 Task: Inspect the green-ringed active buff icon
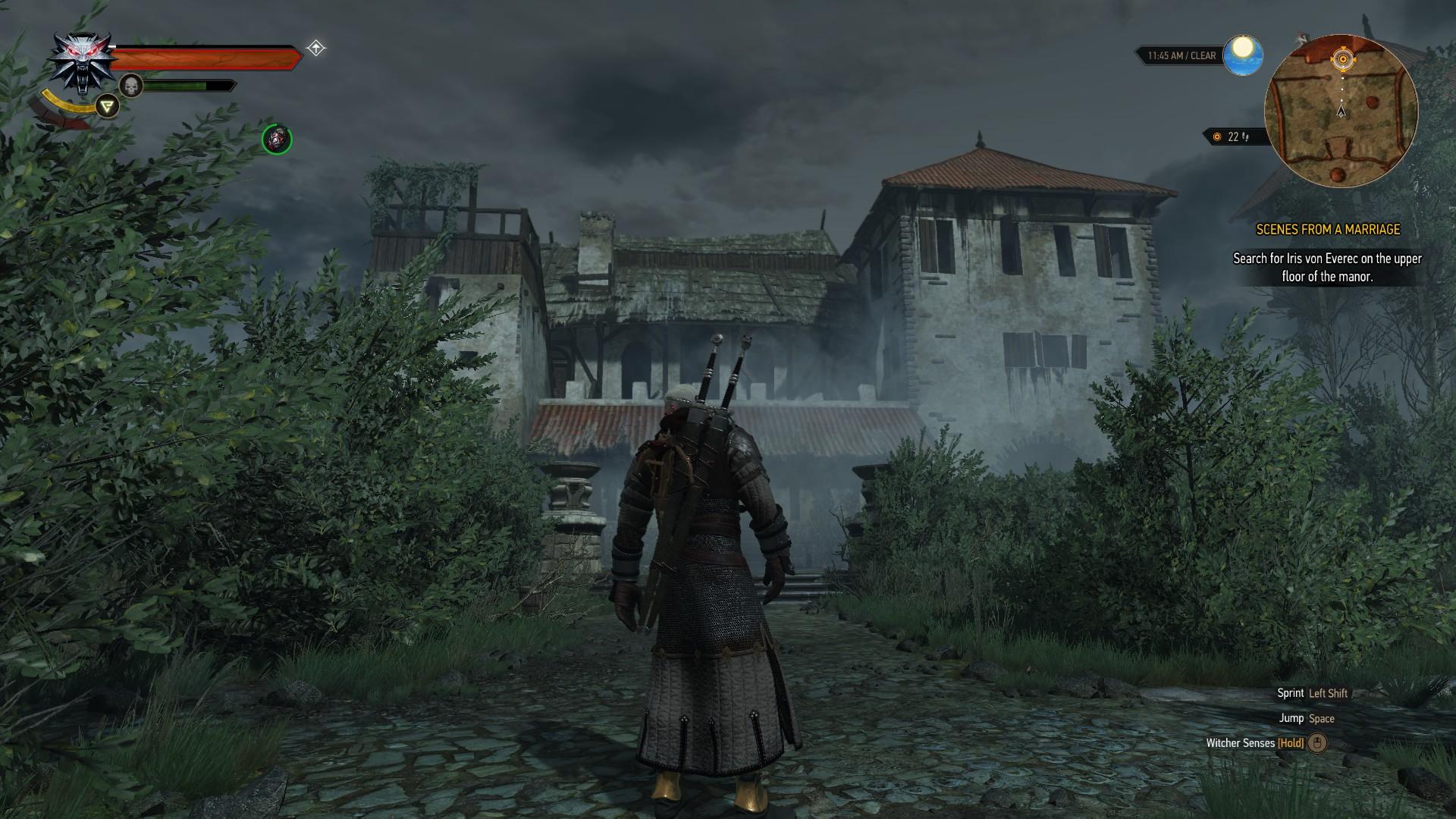click(x=277, y=140)
